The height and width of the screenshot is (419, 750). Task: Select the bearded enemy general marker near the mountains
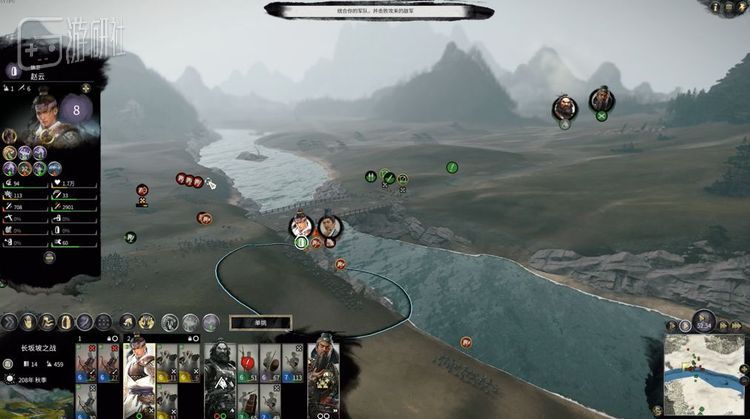[565, 107]
